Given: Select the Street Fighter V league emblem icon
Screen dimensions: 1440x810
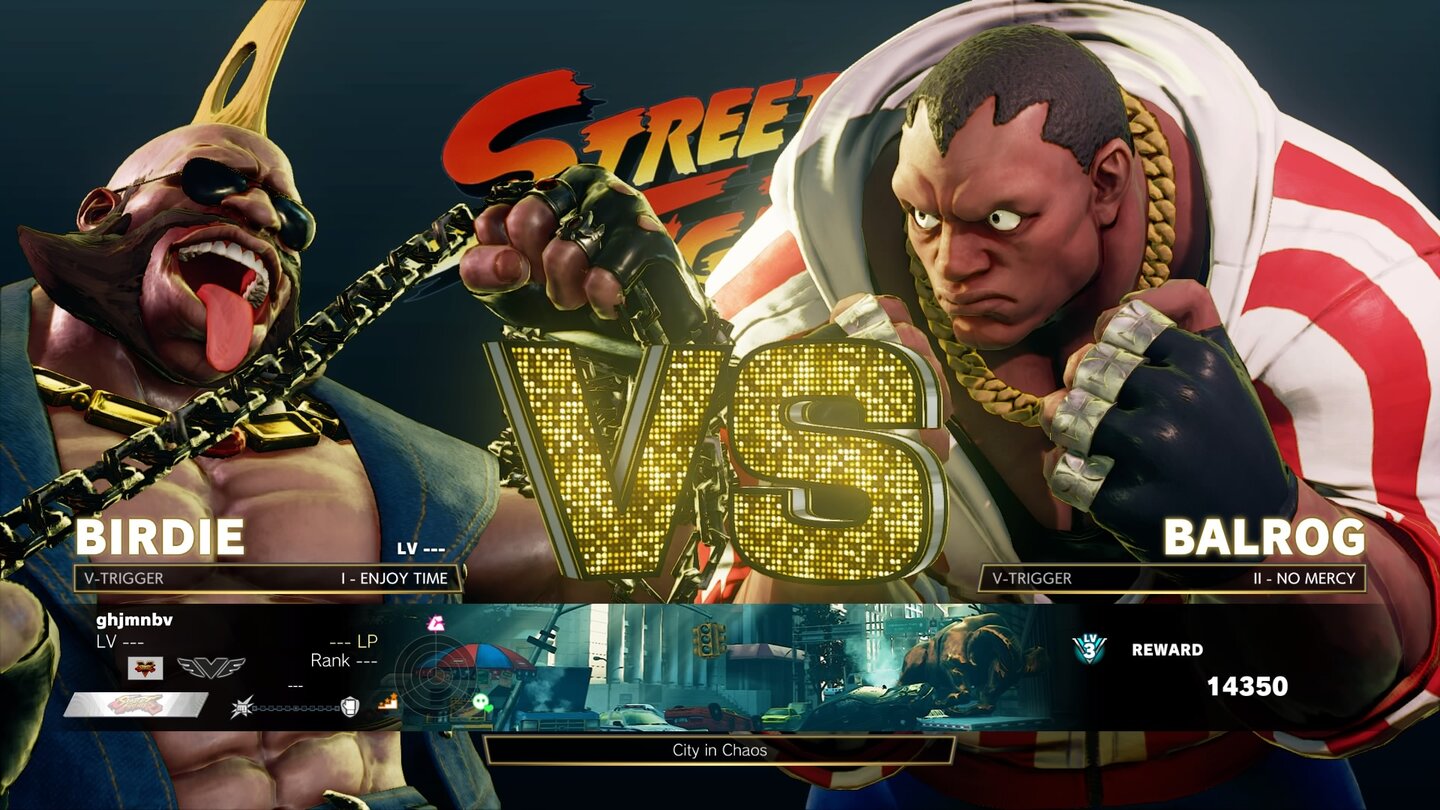Looking at the screenshot, I should [145, 666].
